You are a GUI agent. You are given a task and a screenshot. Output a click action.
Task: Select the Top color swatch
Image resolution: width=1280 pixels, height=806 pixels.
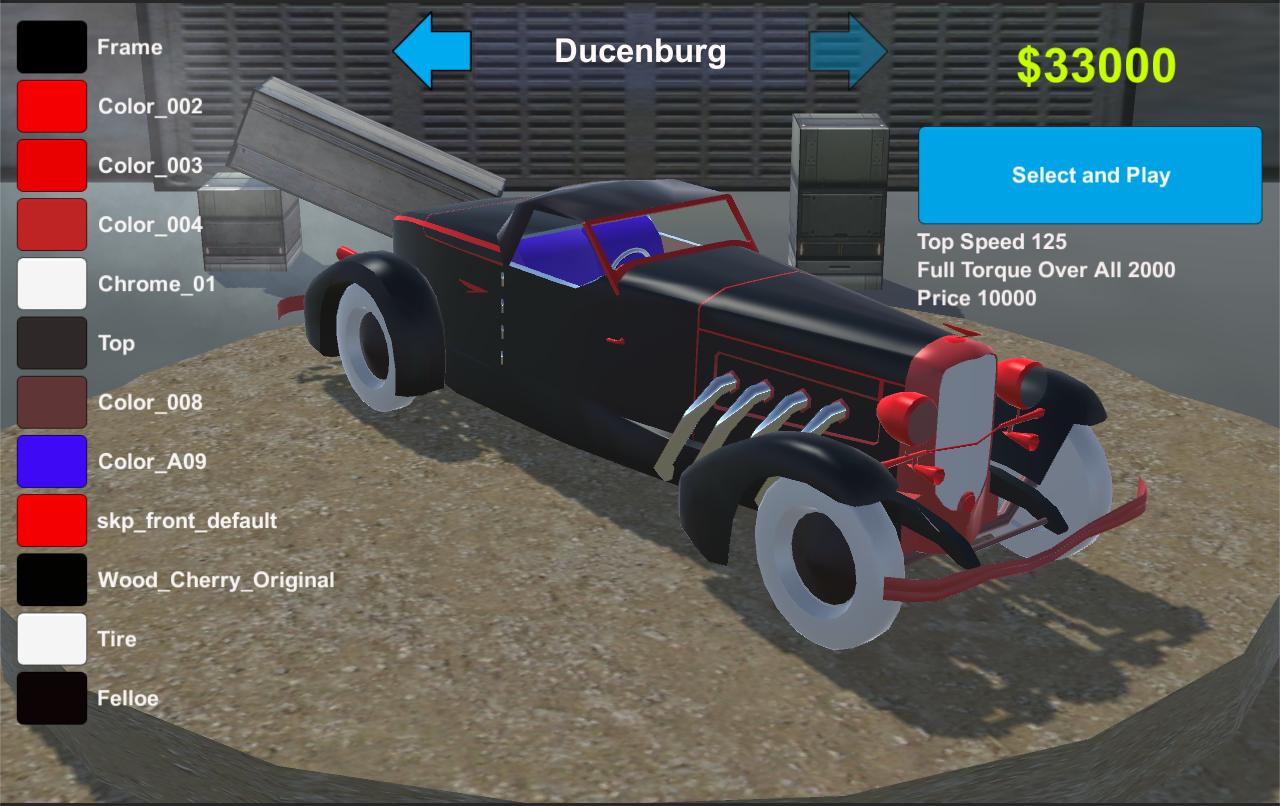pos(51,342)
